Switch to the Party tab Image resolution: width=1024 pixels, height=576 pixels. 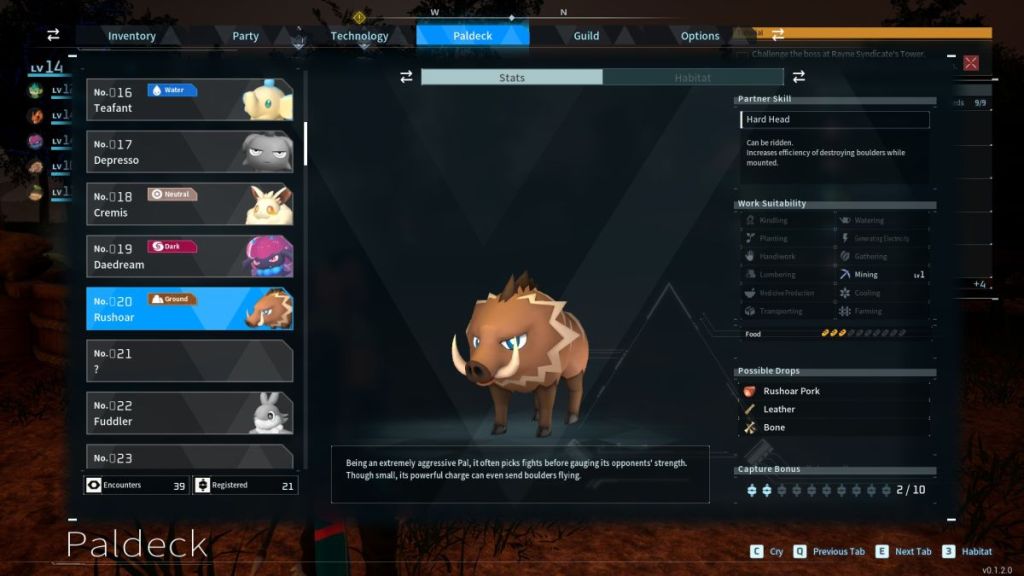[x=245, y=36]
